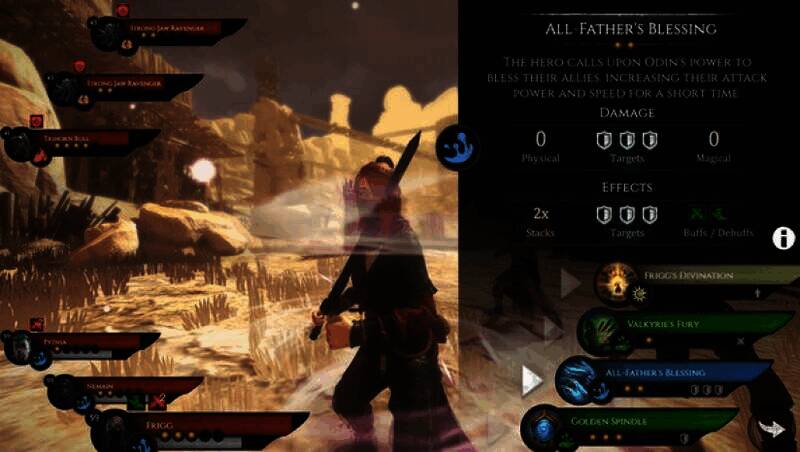The height and width of the screenshot is (452, 800).
Task: Select the All-Father's Blessing skill
Action: click(x=660, y=378)
